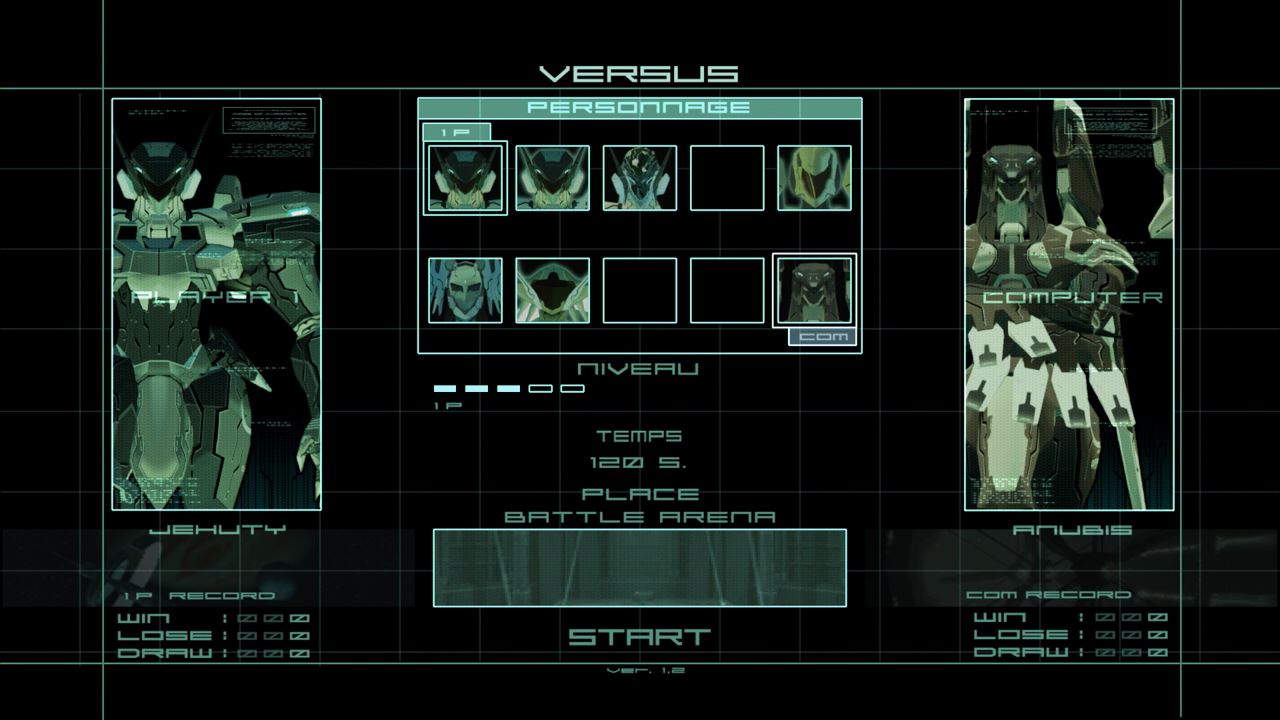The image size is (1280, 720).
Task: Change the TEMPS 120 S. time setting
Action: (639, 463)
